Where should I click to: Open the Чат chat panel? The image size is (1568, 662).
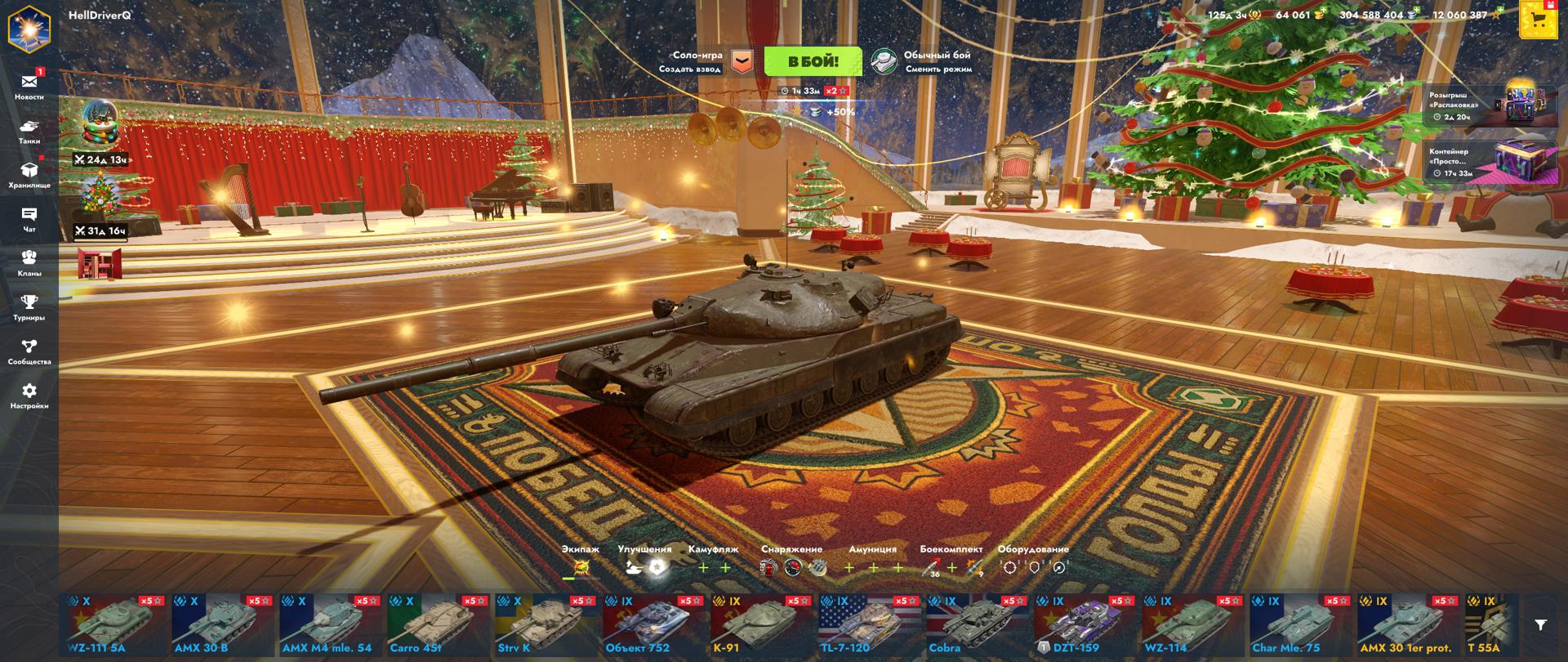point(29,218)
